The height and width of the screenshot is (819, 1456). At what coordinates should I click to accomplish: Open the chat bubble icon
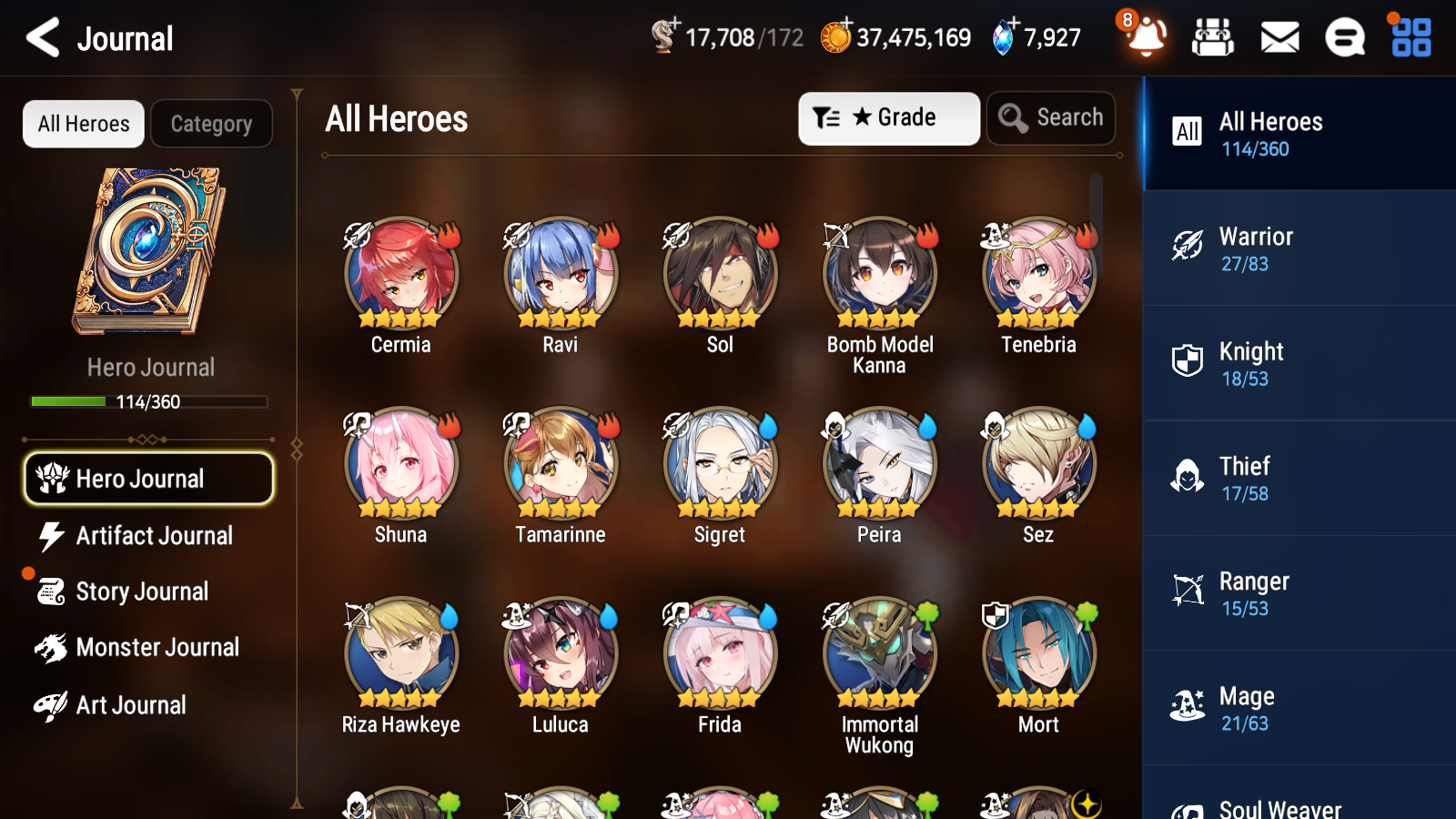1344,37
